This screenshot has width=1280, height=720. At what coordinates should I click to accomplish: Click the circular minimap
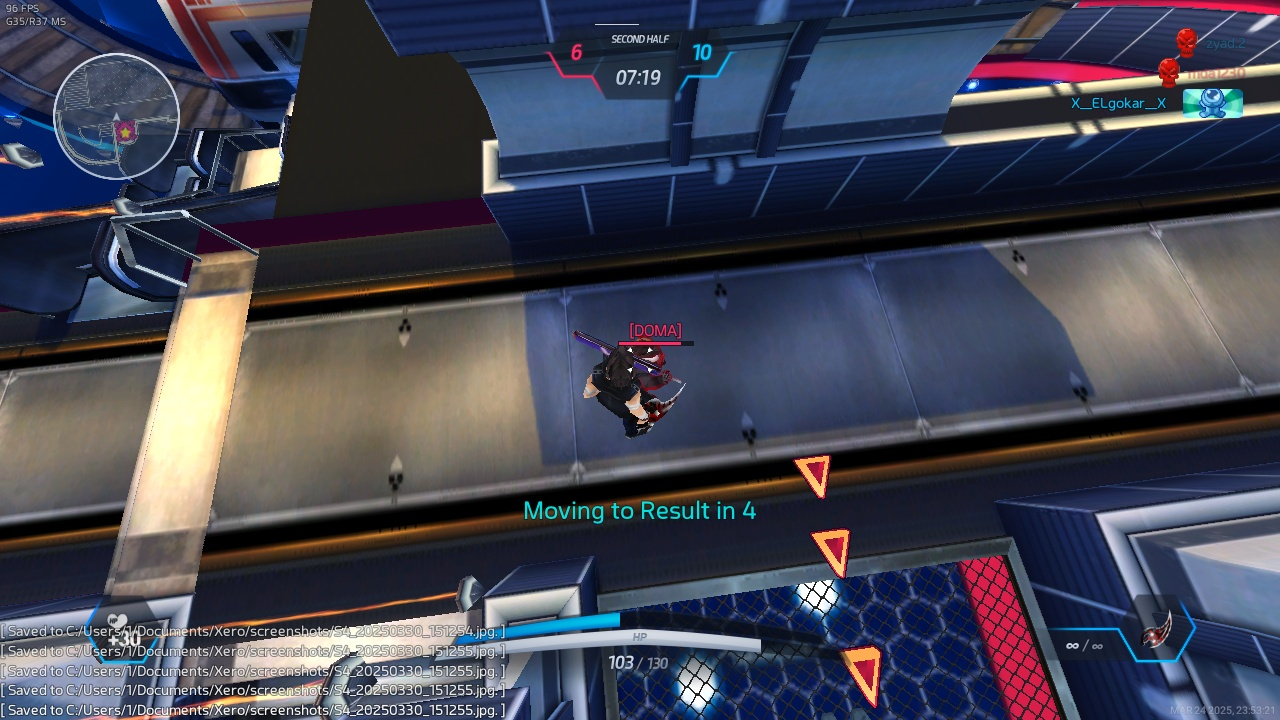[x=116, y=116]
